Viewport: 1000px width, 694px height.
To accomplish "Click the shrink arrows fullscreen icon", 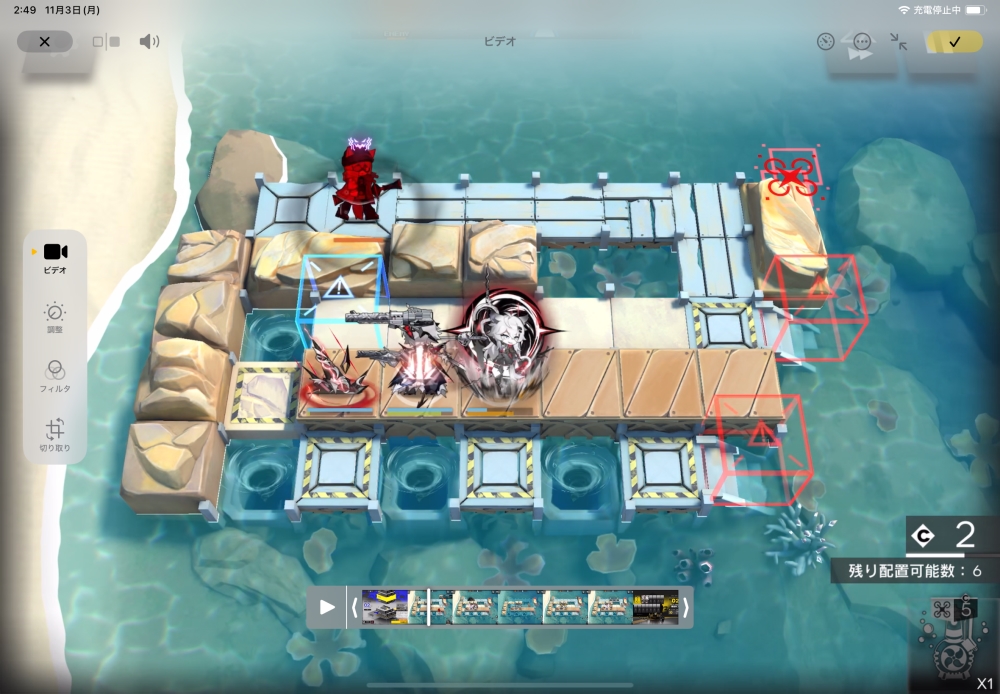I will (899, 42).
